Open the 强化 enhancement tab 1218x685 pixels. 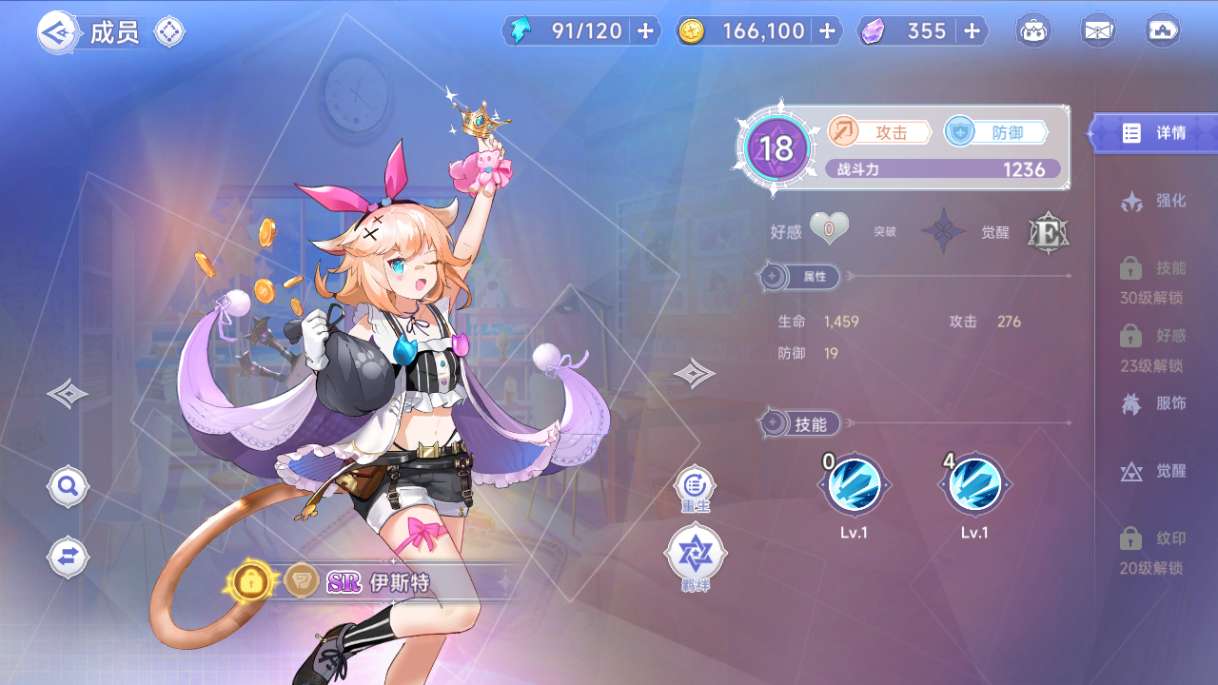[x=1154, y=201]
